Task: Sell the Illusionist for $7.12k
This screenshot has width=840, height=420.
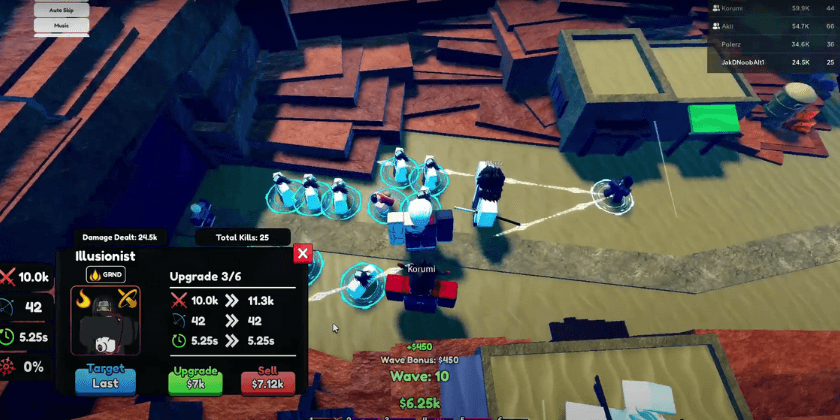Action: pyautogui.click(x=267, y=381)
